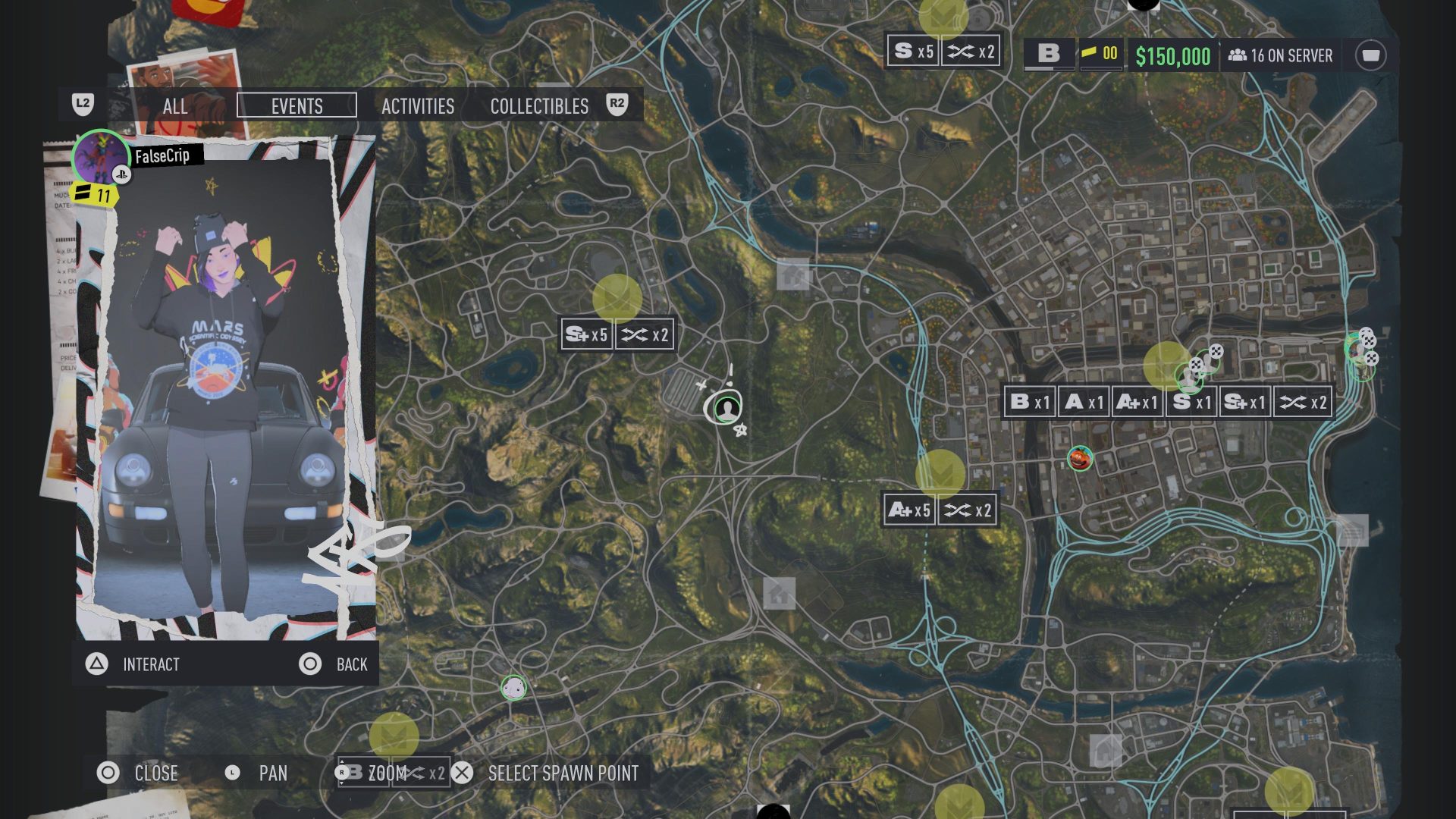The image size is (1456, 819).
Task: Select the EVENTS filter tab
Action: [x=297, y=106]
